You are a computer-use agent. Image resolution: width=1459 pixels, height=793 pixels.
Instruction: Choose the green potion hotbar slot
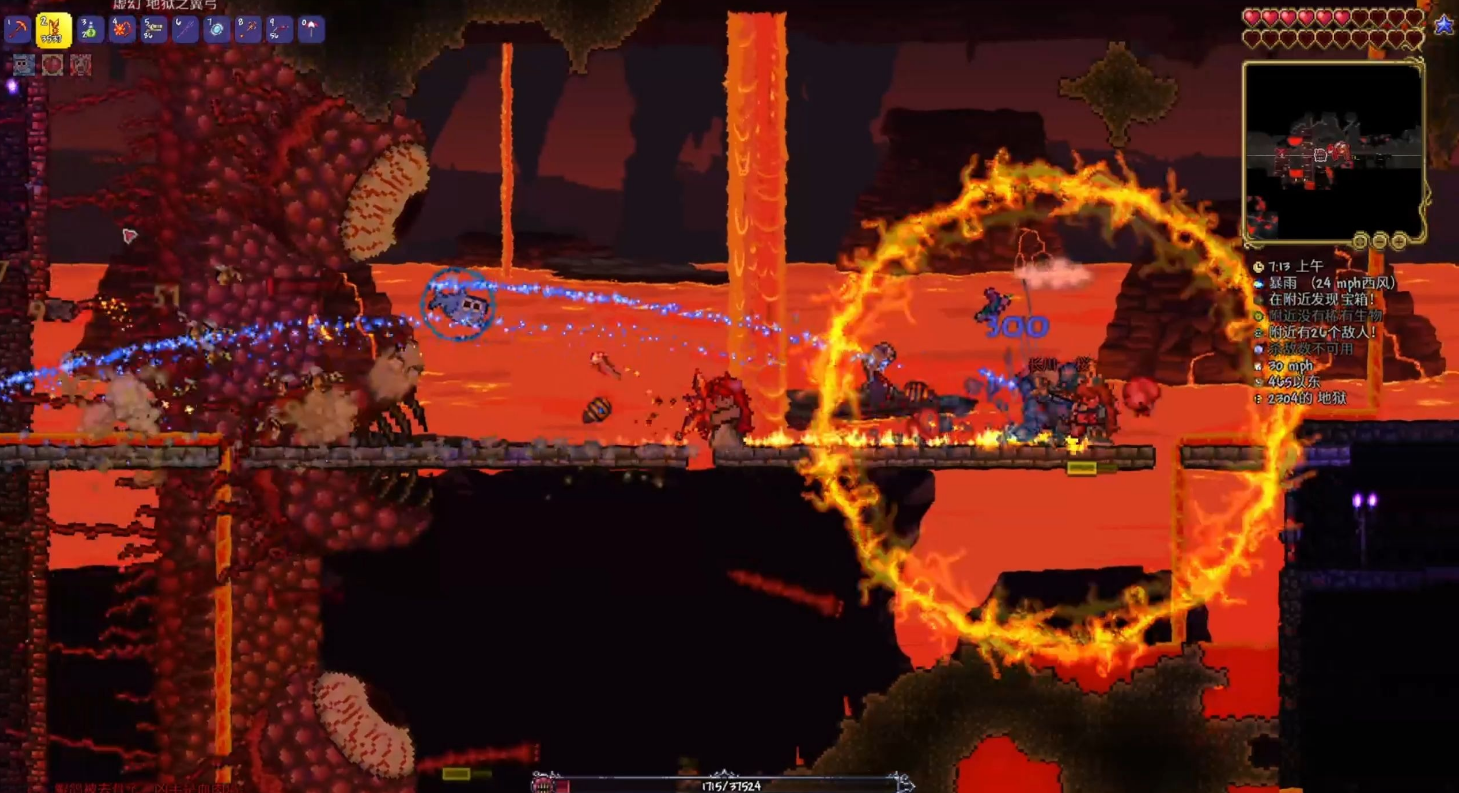tap(90, 30)
